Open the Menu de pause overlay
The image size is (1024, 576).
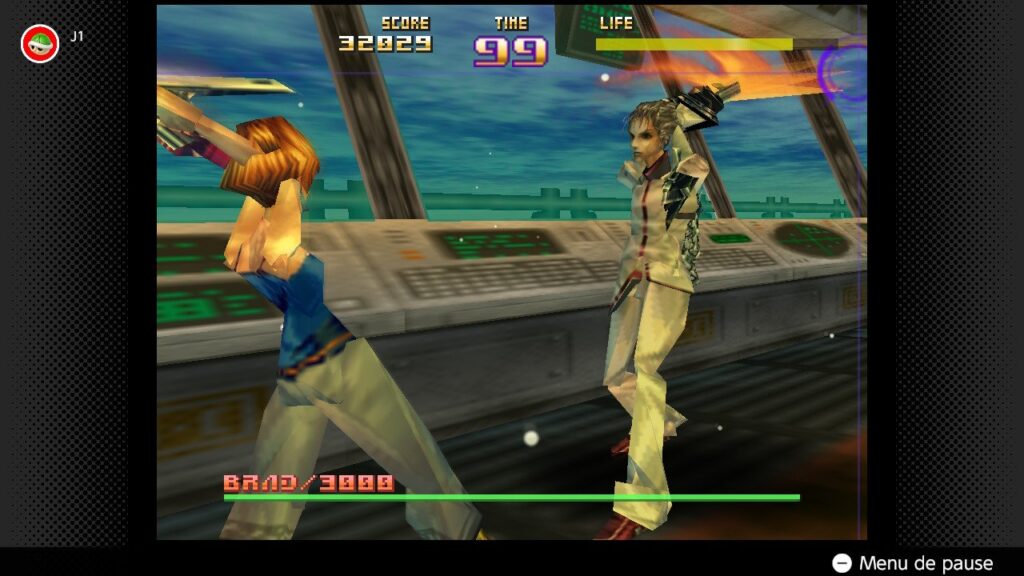[913, 563]
